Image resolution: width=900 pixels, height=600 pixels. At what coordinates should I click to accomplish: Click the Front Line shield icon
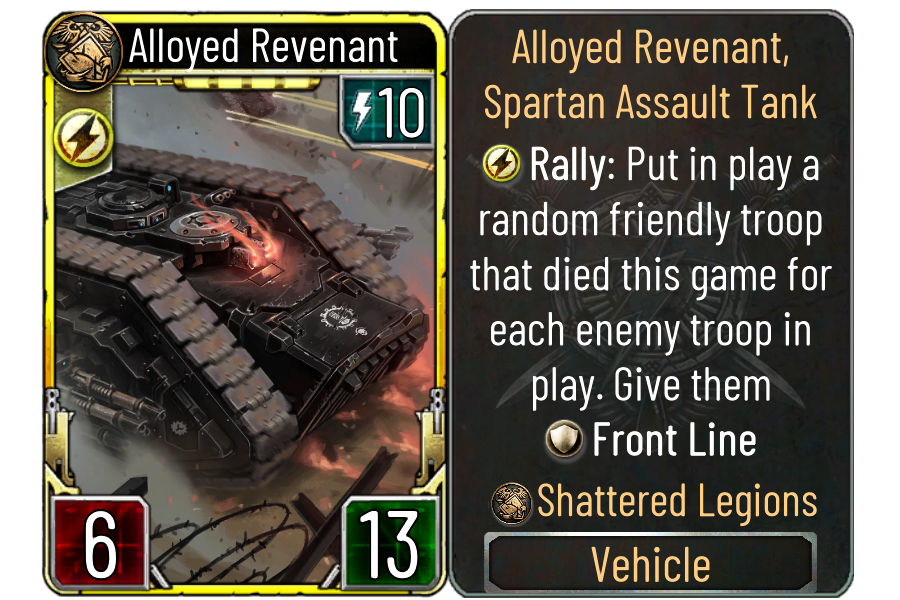pos(564,441)
